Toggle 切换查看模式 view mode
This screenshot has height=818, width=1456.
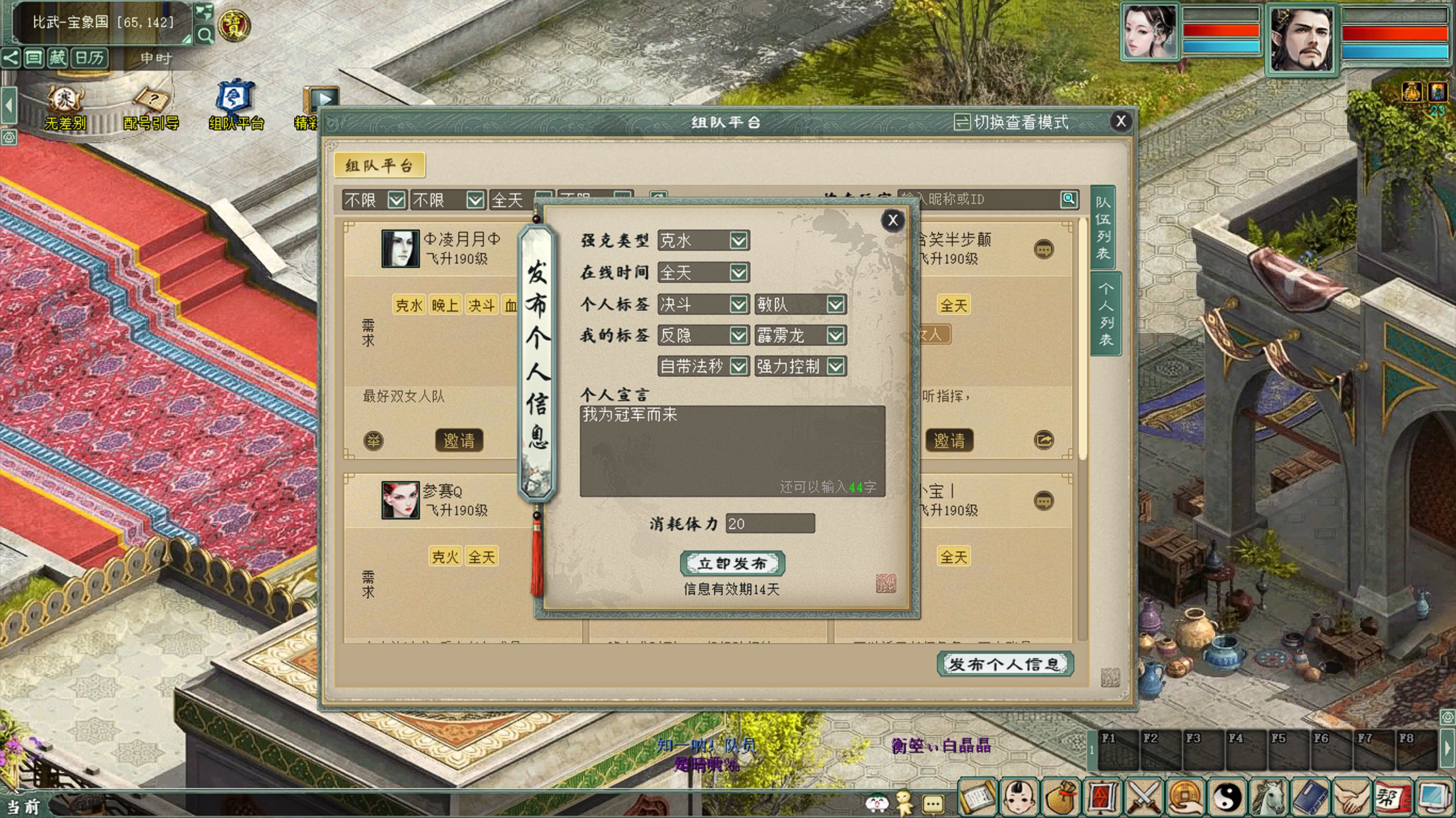pos(1011,122)
